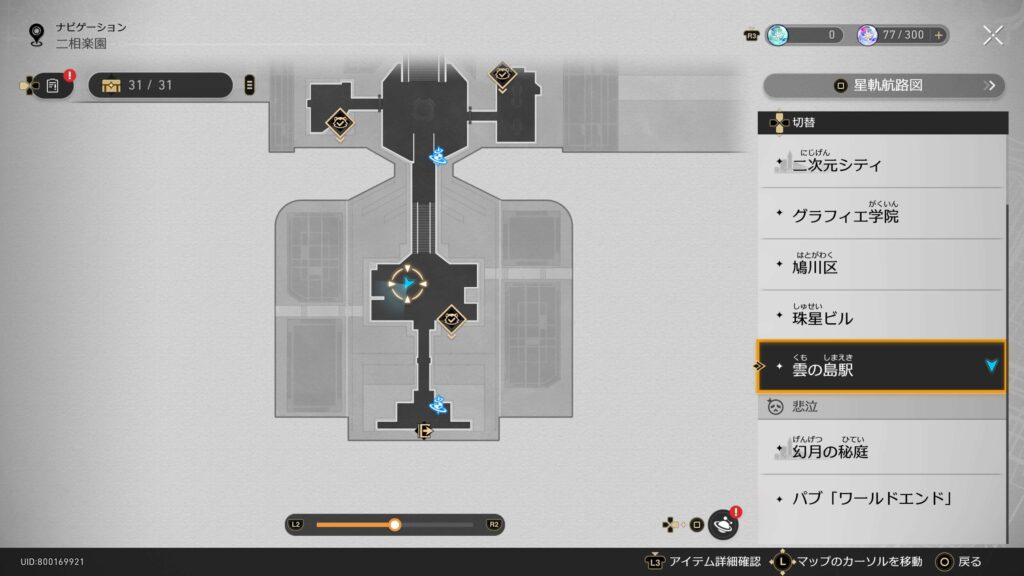
Task: Click the exit door marker on the map
Action: click(424, 431)
